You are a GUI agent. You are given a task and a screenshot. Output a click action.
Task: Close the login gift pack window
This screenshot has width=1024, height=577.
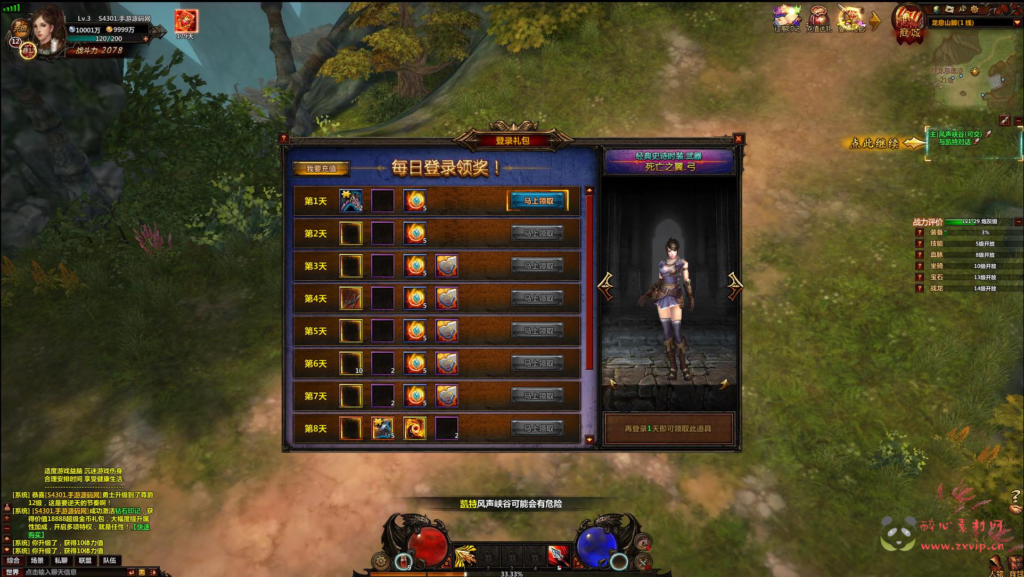(738, 138)
